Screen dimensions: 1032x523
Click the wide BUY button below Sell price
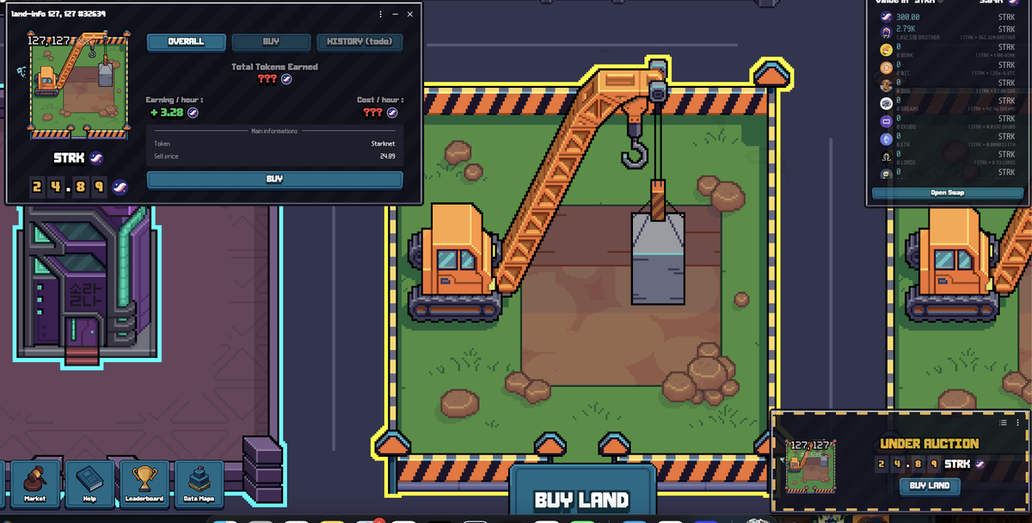click(x=275, y=180)
